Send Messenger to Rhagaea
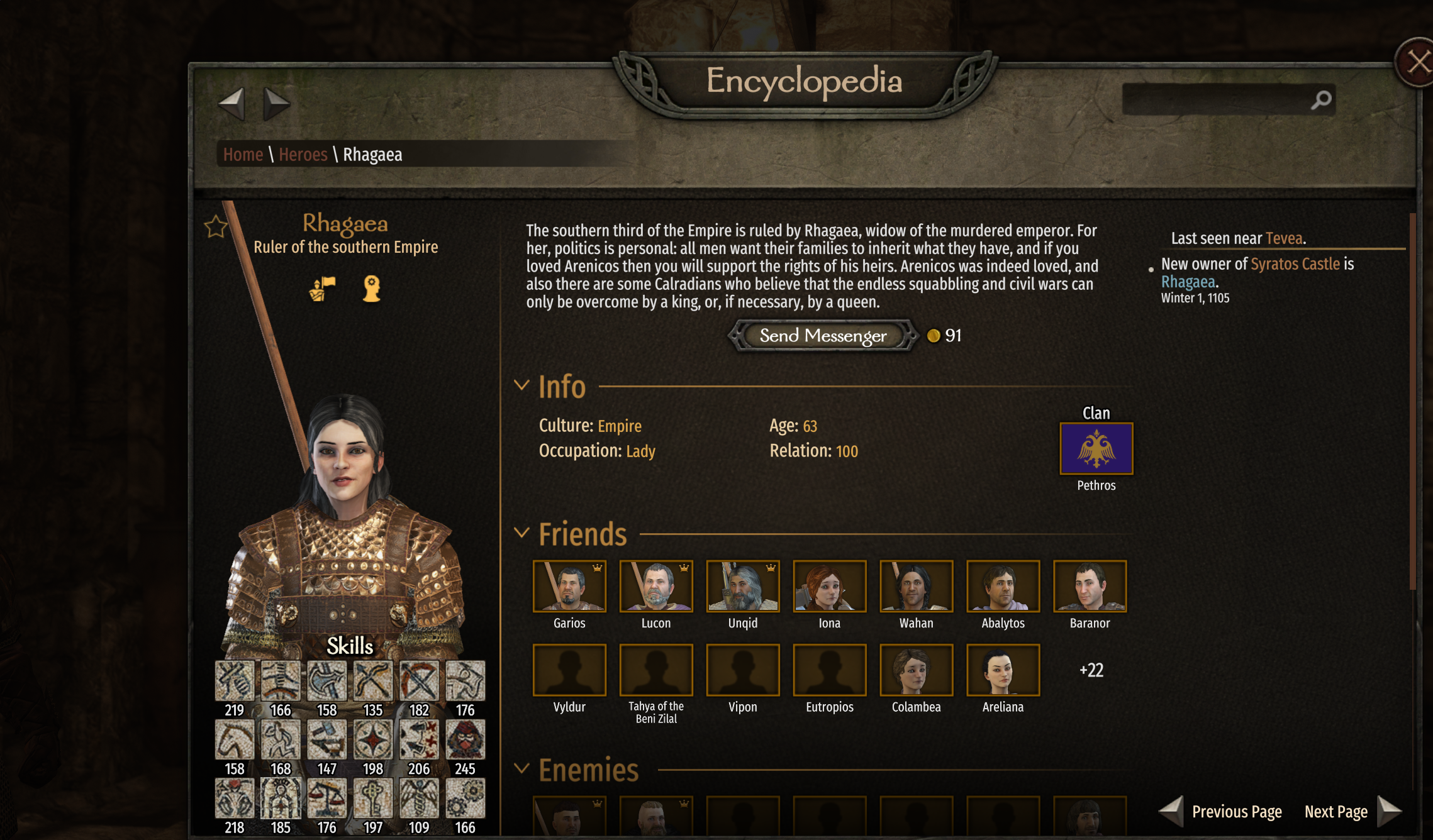The width and height of the screenshot is (1433, 840). click(x=823, y=336)
